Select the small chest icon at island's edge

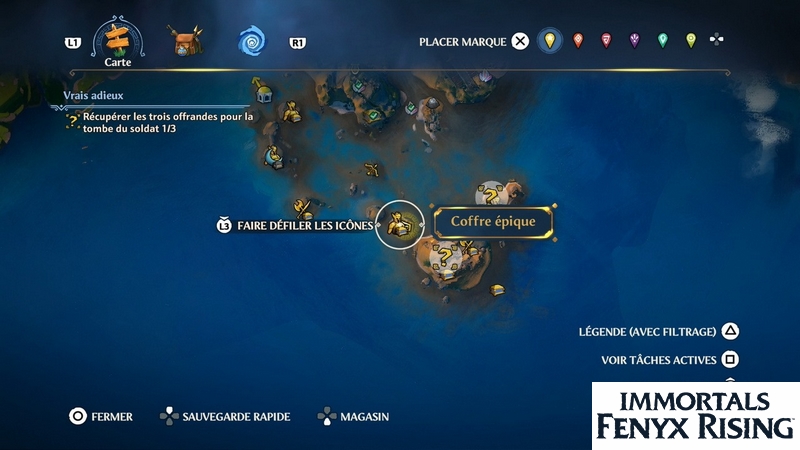click(x=497, y=290)
